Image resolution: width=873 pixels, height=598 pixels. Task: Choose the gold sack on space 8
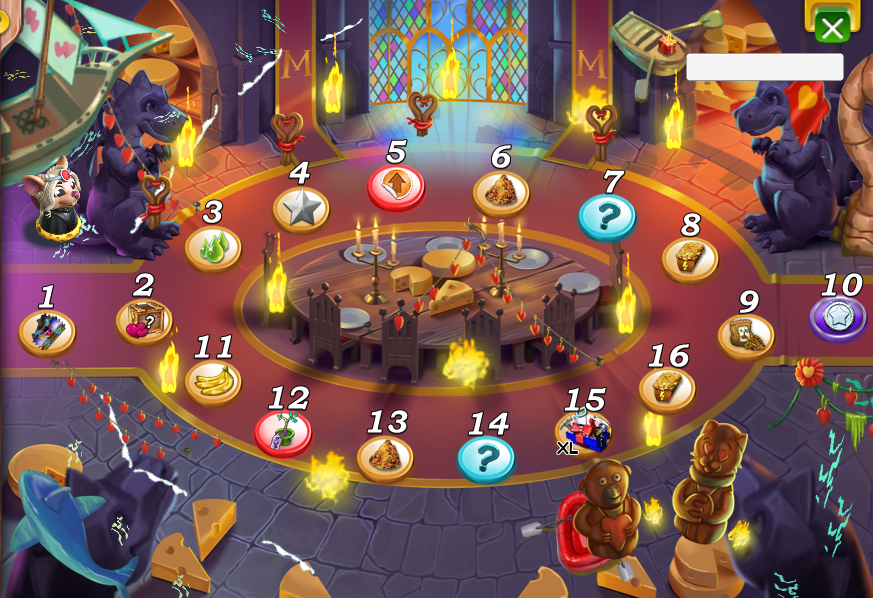click(690, 258)
